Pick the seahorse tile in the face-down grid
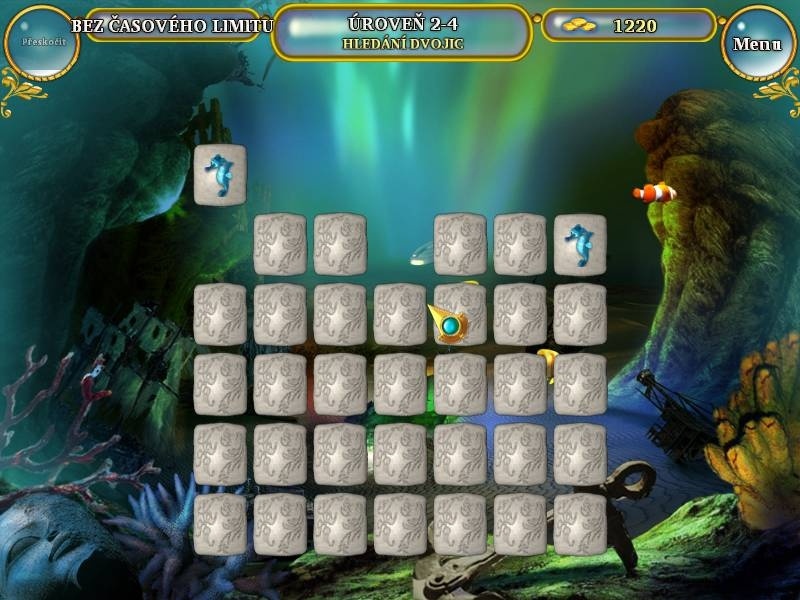Screen dimensions: 800x600 580,245
